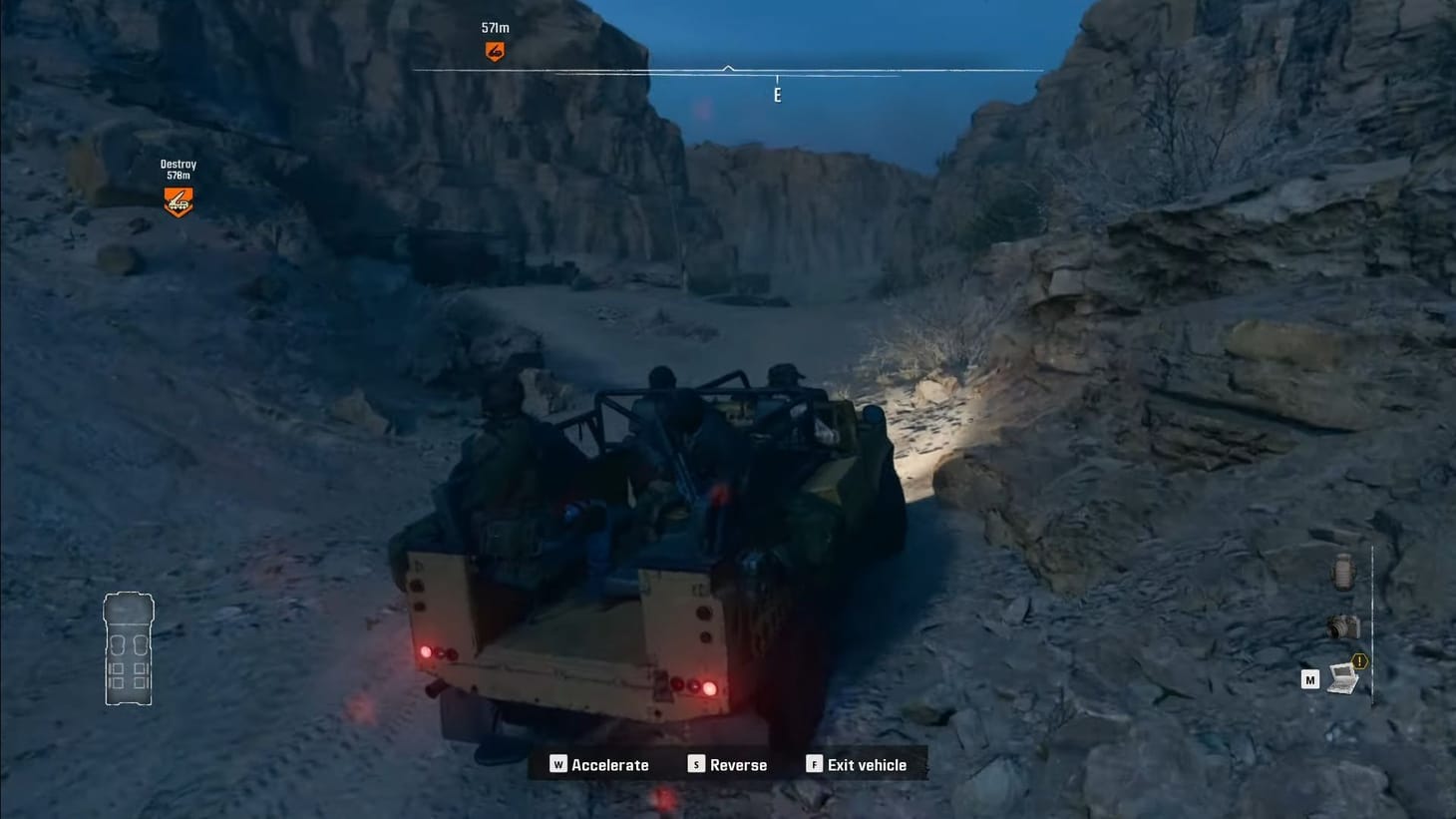The height and width of the screenshot is (819, 1456).
Task: Click the laptop icon with the alert badge
Action: (x=1341, y=679)
